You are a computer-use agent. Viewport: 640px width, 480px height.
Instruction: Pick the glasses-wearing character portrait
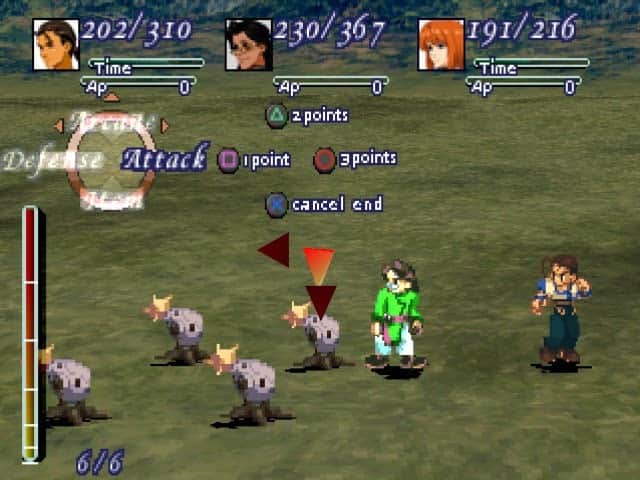(x=248, y=45)
